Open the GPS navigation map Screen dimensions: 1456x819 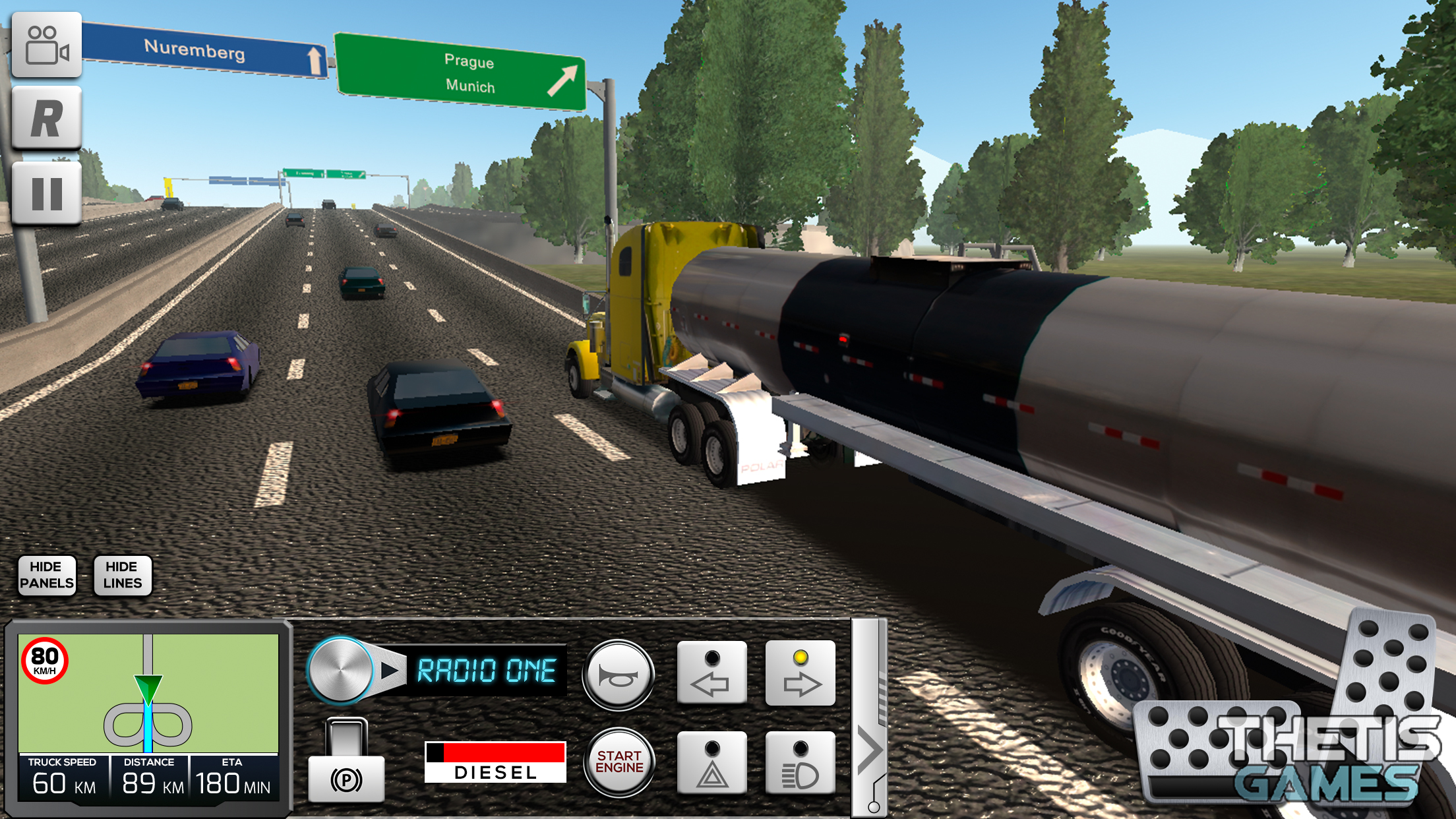[148, 692]
